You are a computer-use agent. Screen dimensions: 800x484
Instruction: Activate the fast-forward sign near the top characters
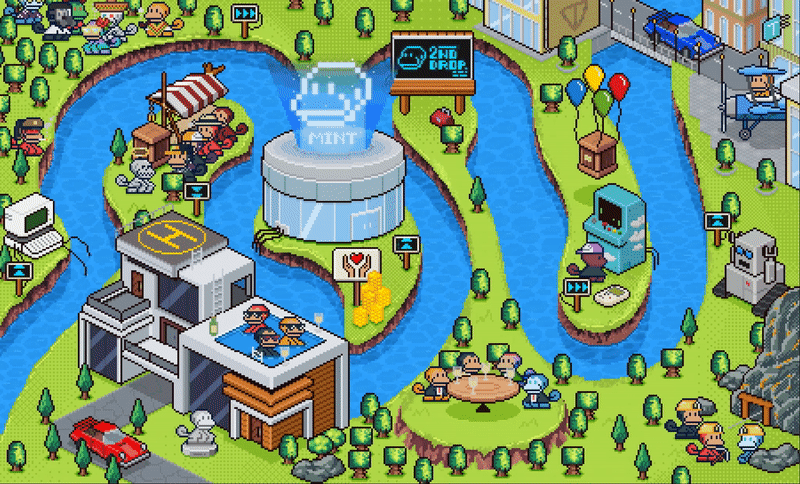[x=244, y=14]
